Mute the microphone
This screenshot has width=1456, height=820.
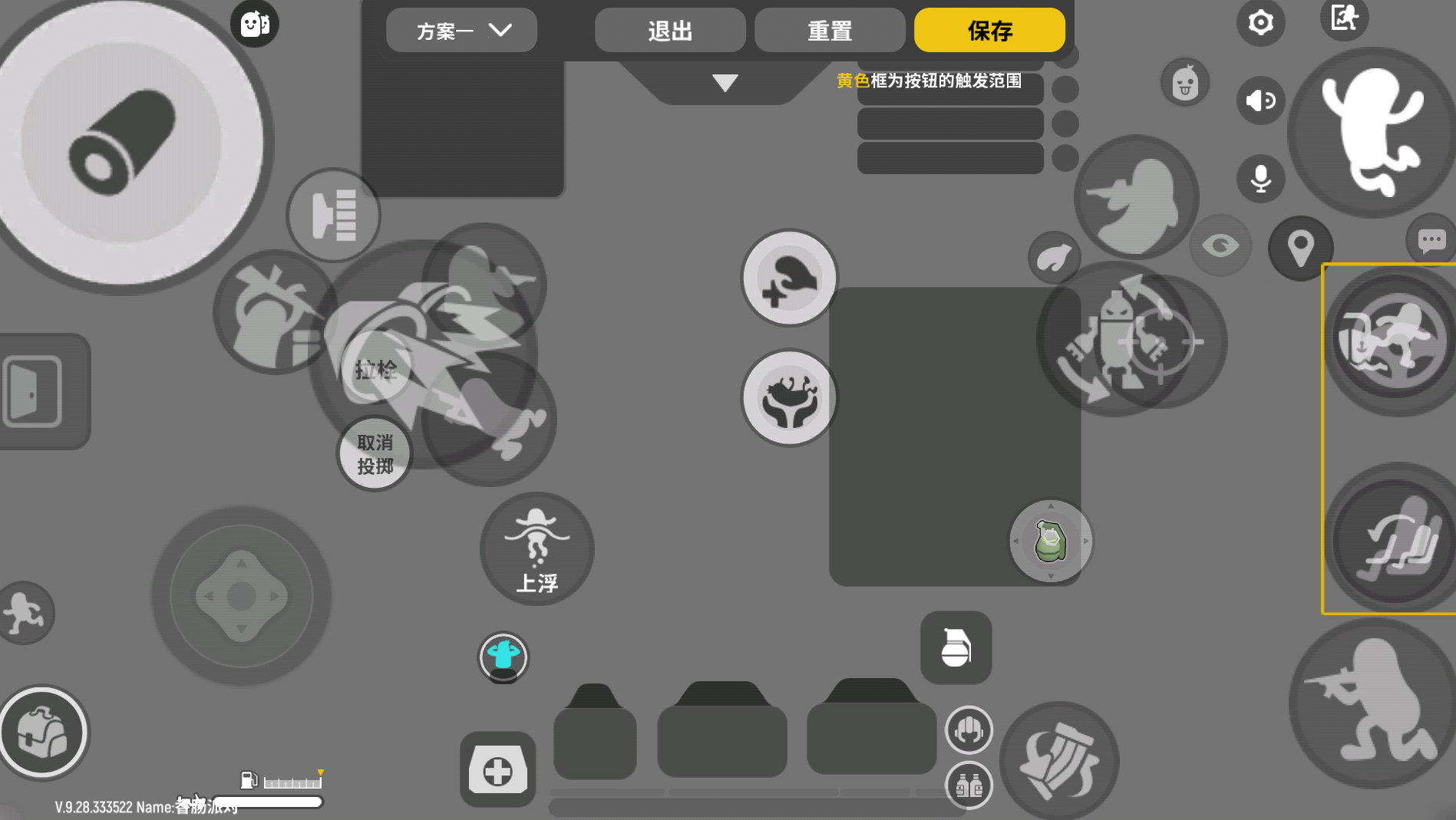(x=1261, y=178)
